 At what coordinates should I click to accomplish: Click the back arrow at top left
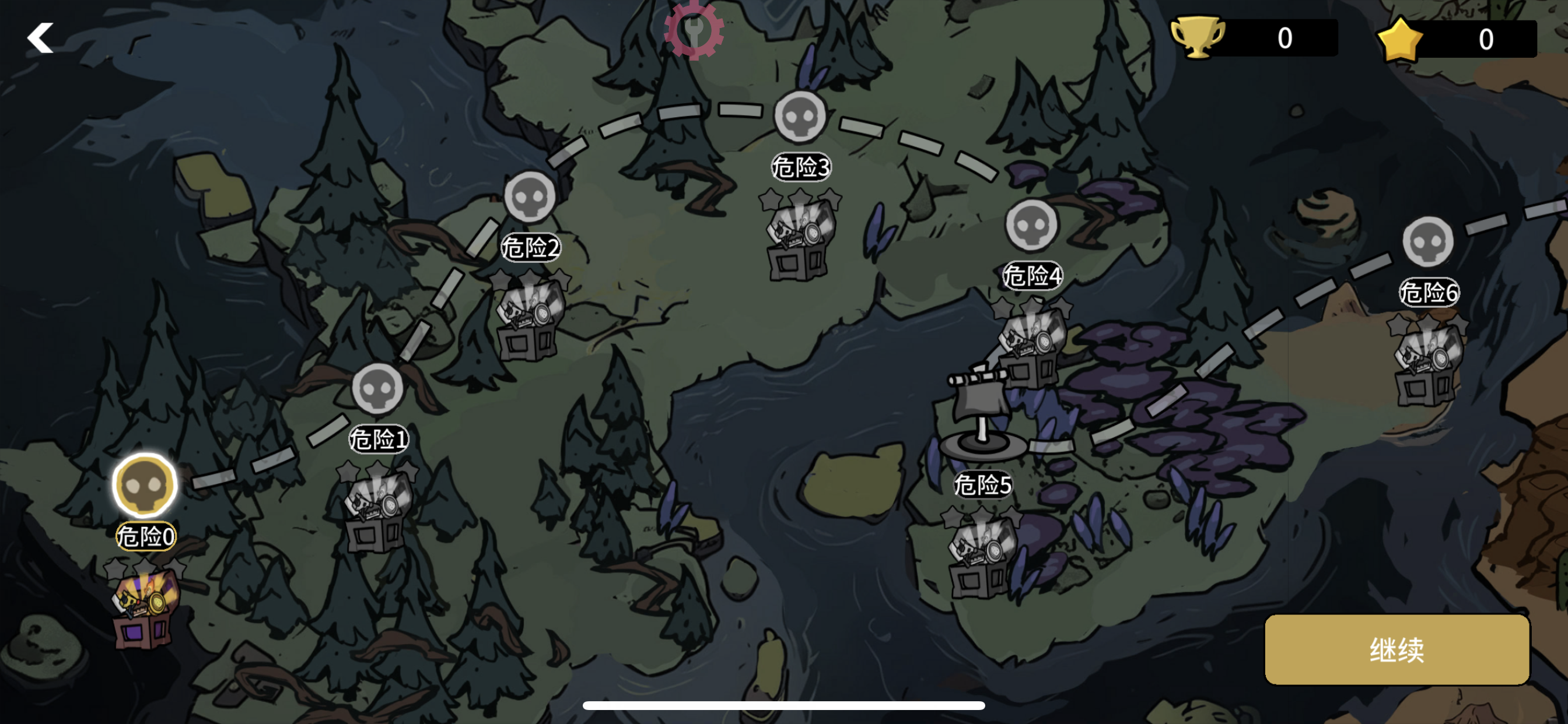(x=40, y=38)
